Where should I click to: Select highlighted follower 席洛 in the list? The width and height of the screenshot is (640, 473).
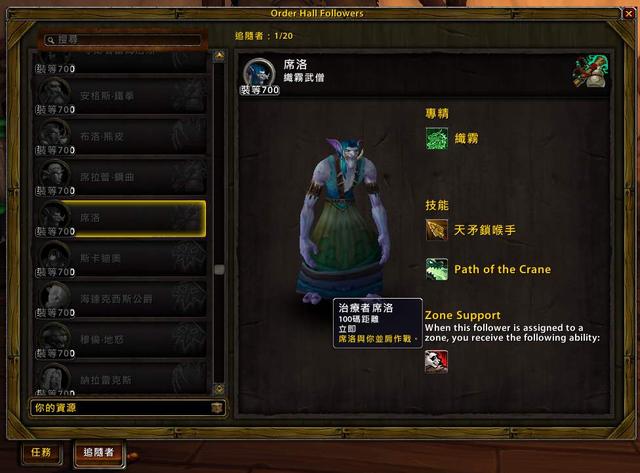(x=120, y=217)
